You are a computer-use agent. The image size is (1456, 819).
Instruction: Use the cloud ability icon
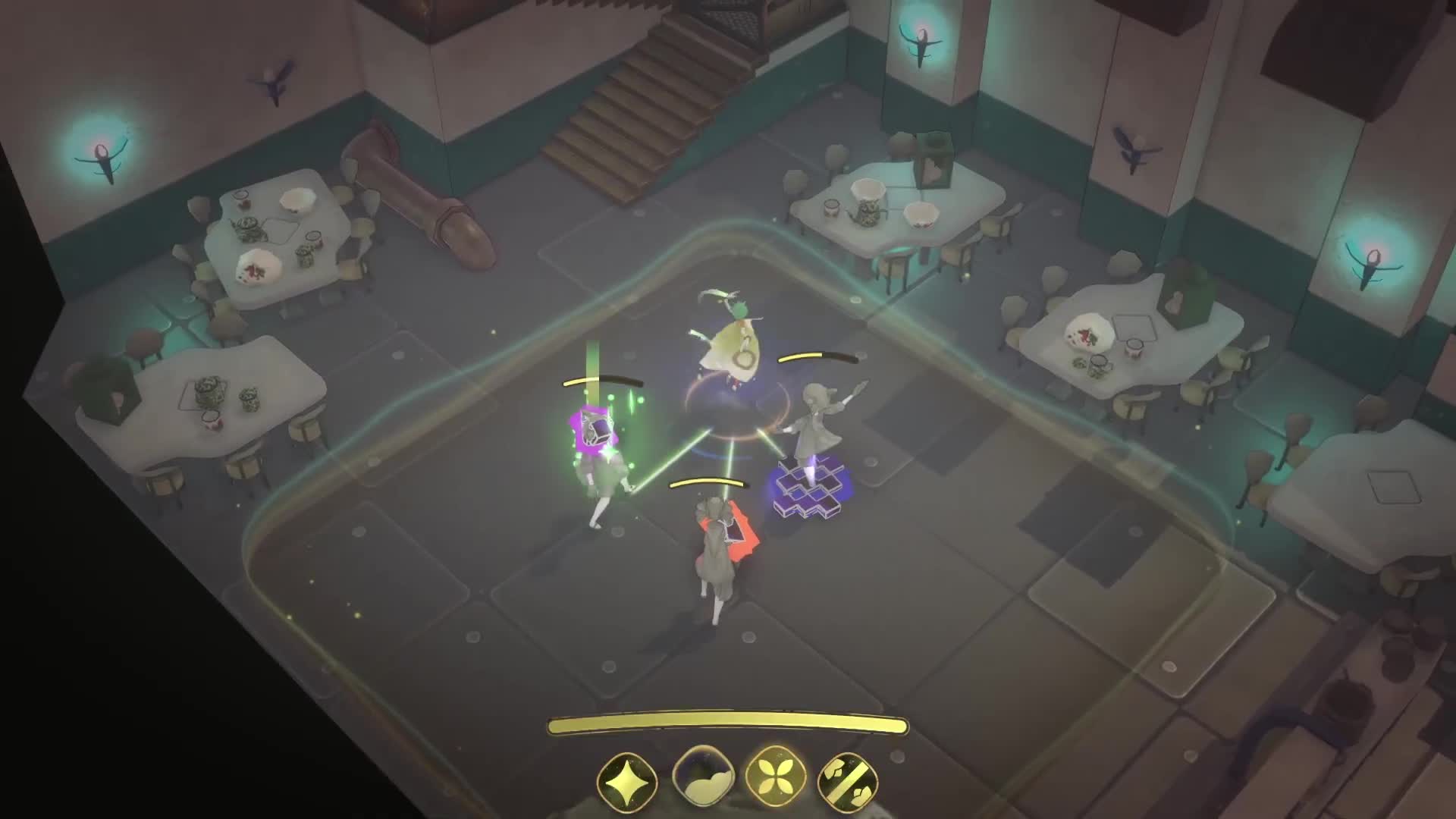(x=701, y=779)
